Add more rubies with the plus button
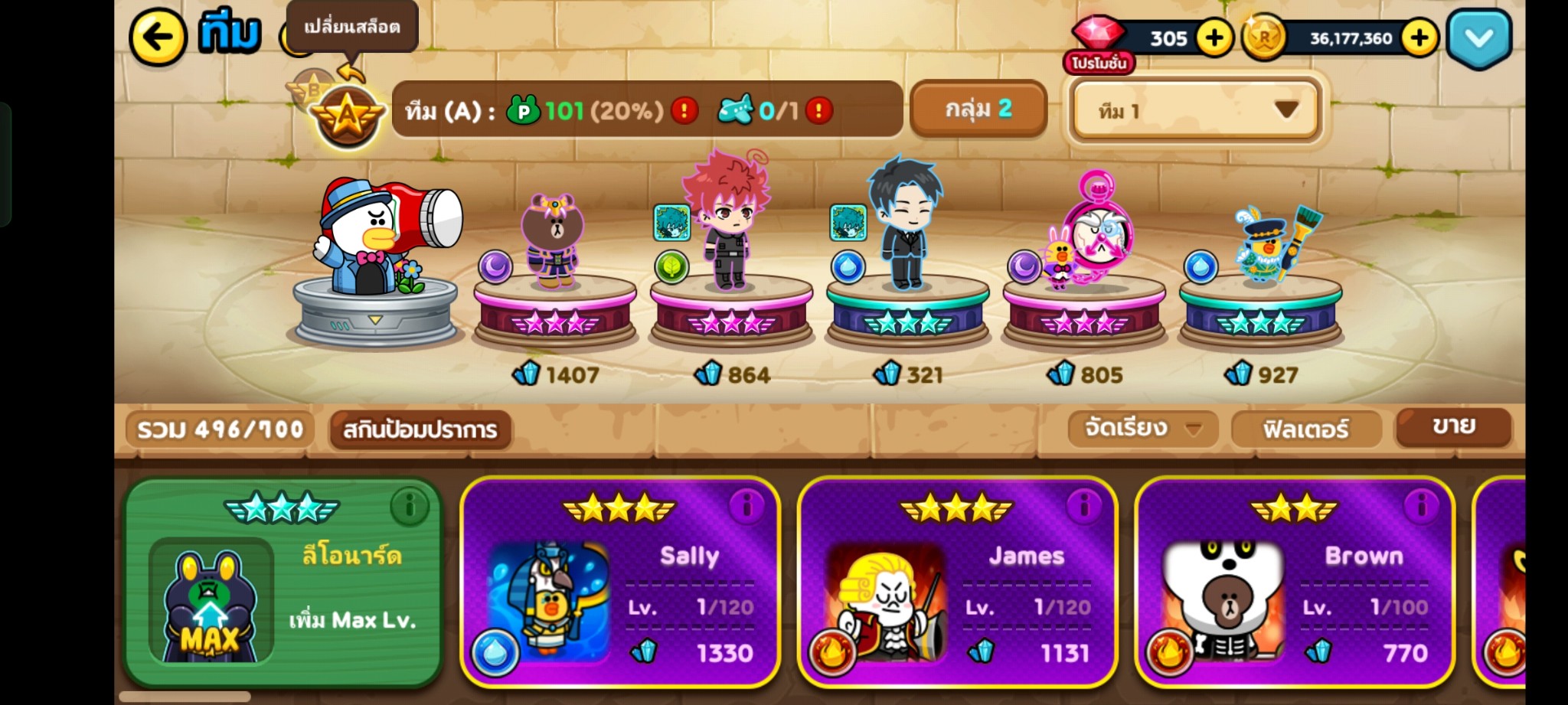The image size is (1568, 705). tap(1214, 38)
